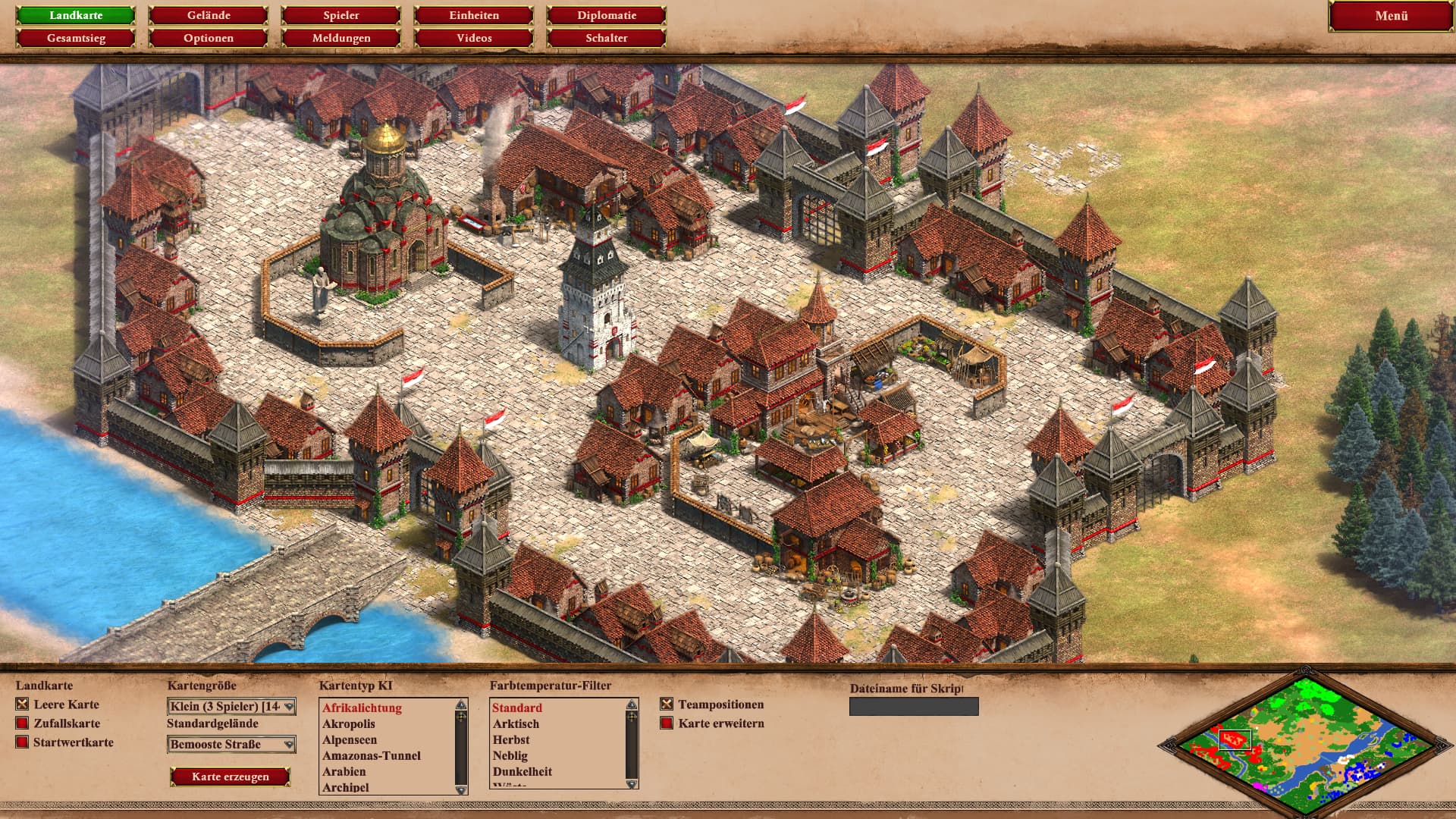Toggle the Teampositionen checkbox
The image size is (1456, 819).
click(667, 704)
